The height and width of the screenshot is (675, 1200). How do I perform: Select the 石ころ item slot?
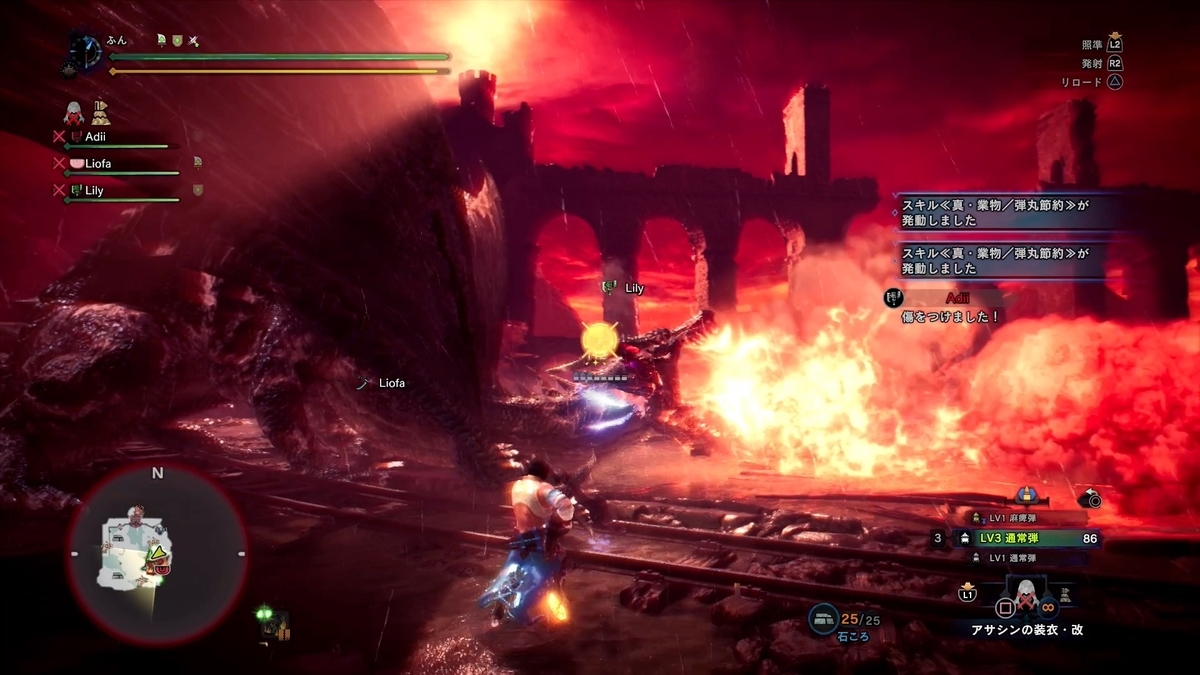[825, 620]
